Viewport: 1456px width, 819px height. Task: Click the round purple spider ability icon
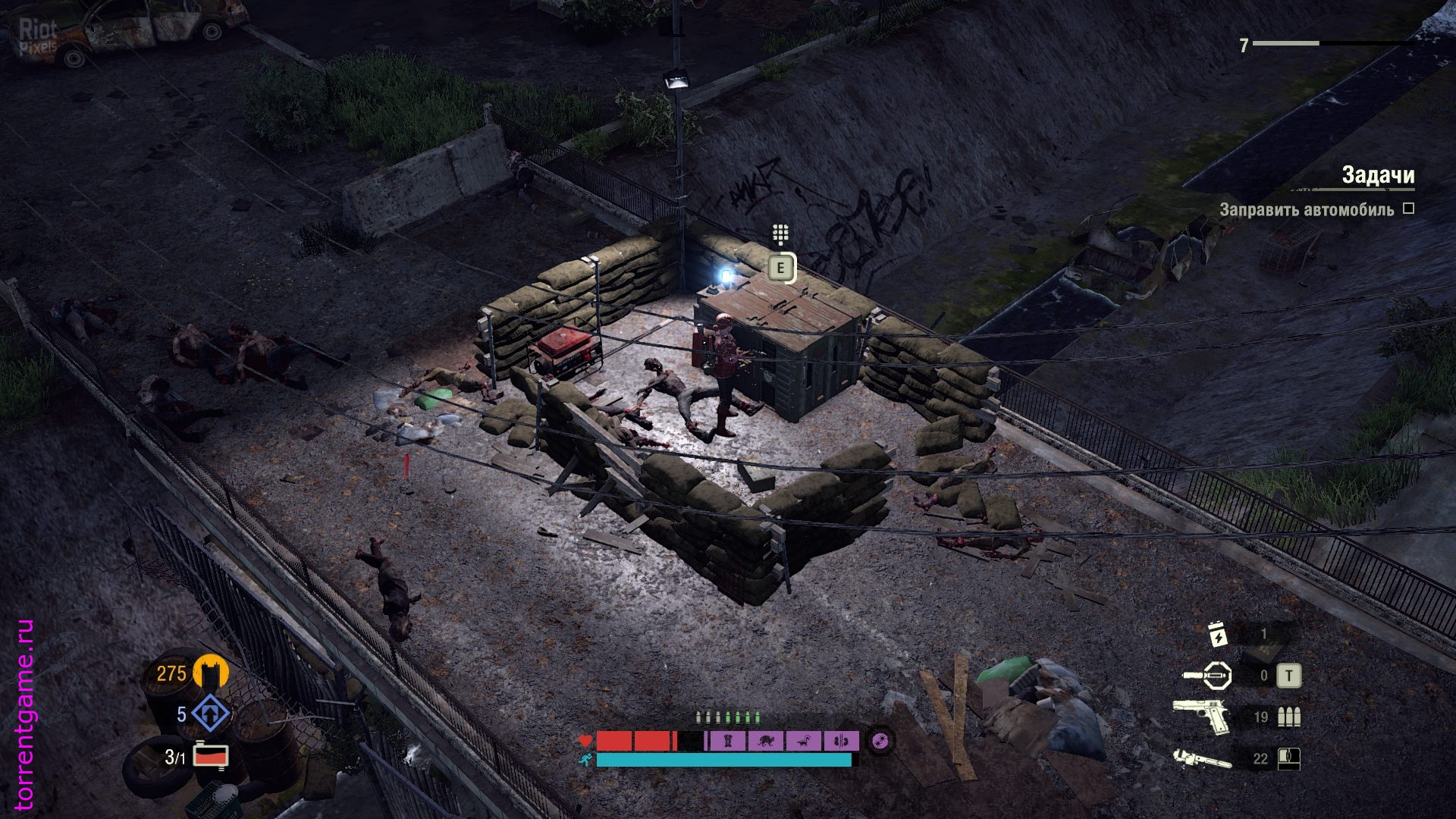click(880, 740)
